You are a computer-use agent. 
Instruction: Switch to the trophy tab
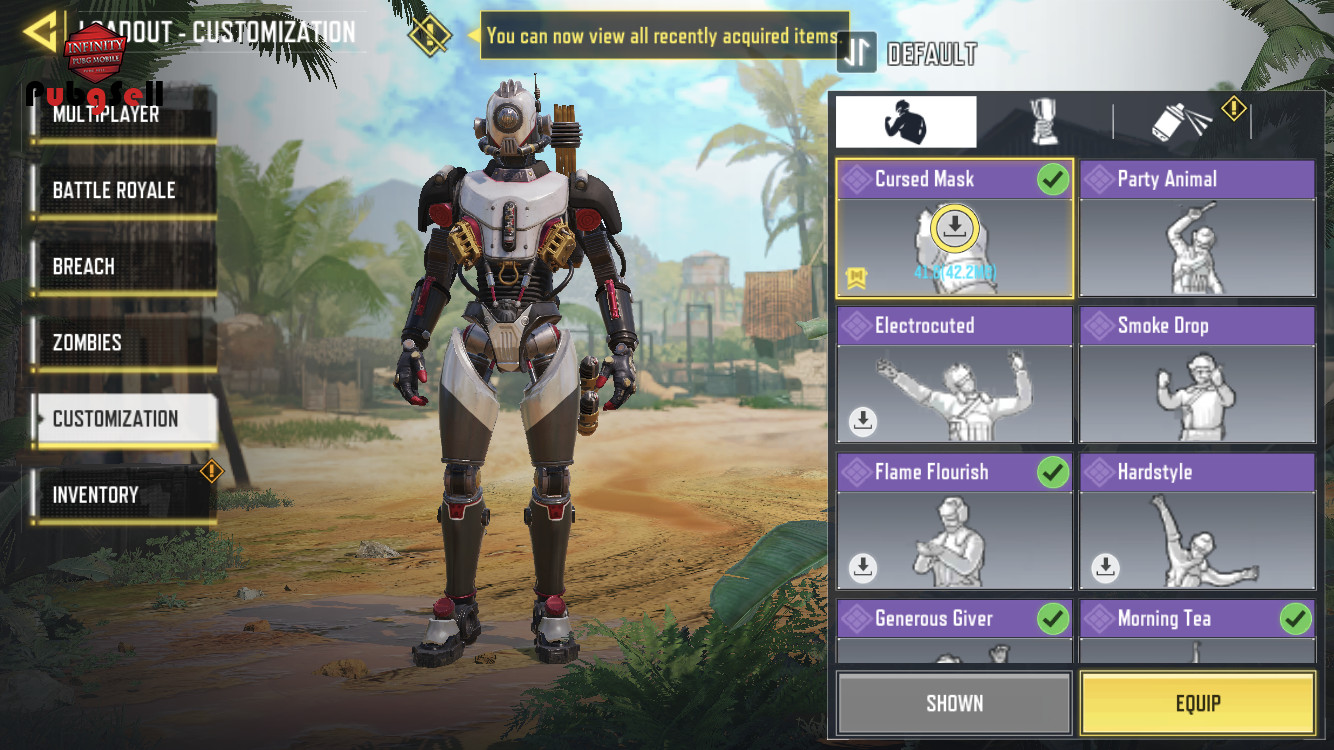(1044, 122)
